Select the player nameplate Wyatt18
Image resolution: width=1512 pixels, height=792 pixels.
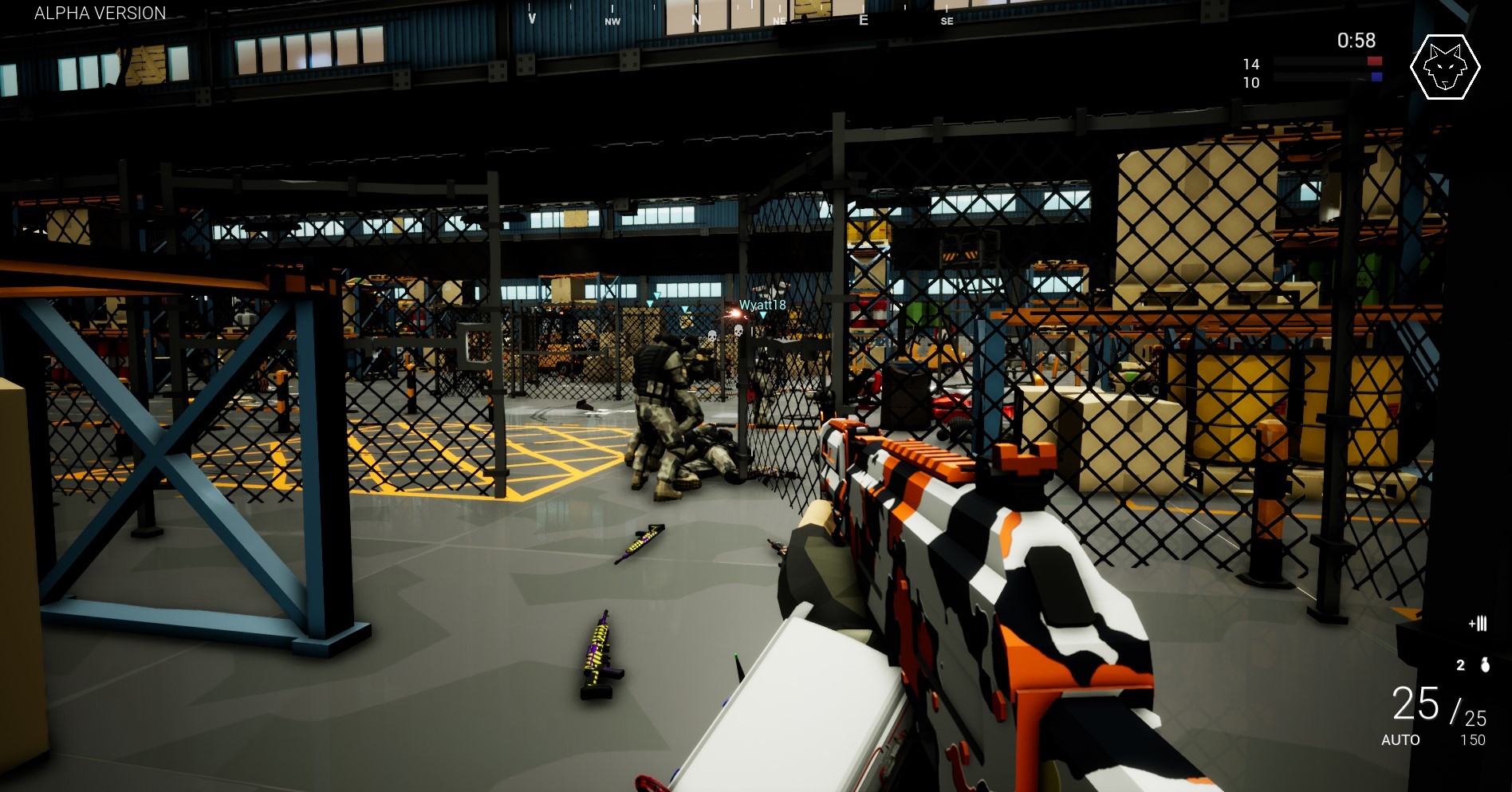coord(762,304)
